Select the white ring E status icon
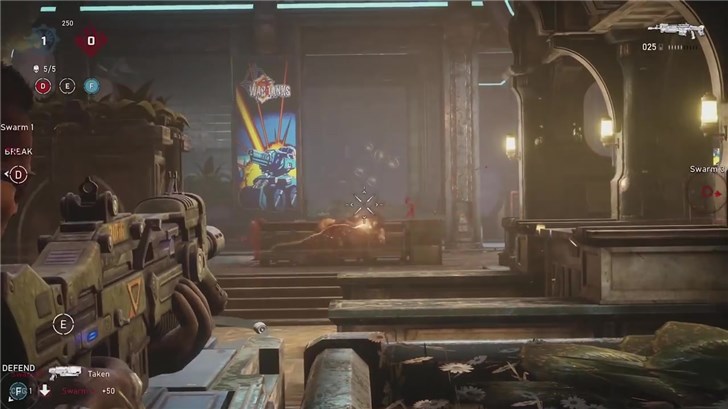Viewport: 728px width, 409px height. [x=67, y=86]
